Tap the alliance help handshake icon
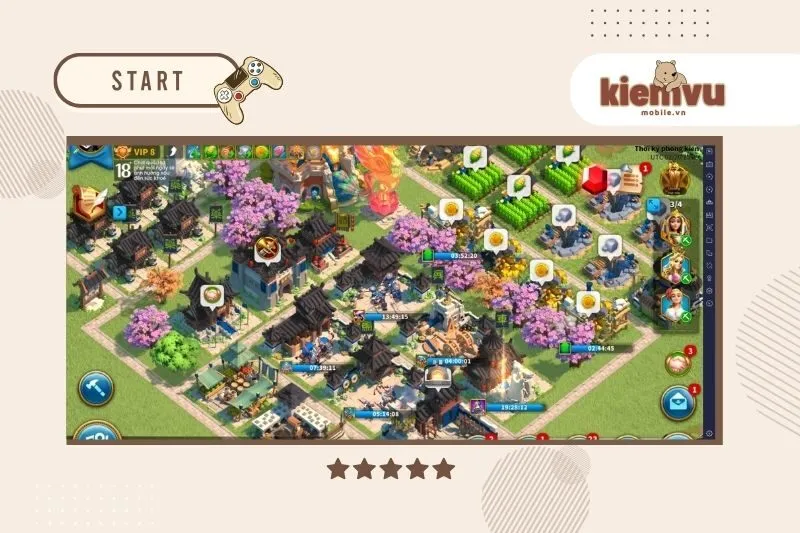Image resolution: width=800 pixels, height=533 pixels. [677, 364]
